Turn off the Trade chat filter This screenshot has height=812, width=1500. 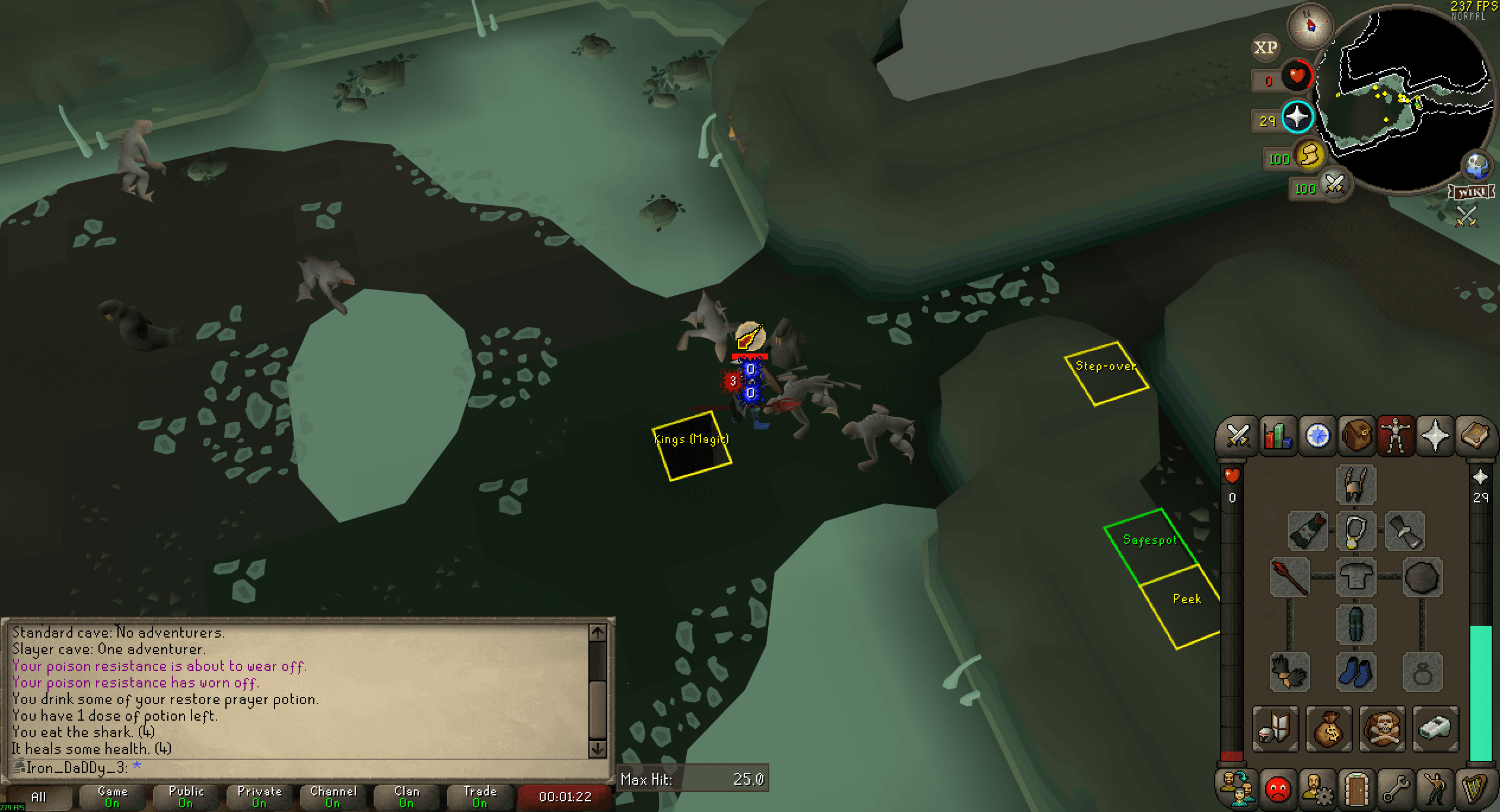479,795
